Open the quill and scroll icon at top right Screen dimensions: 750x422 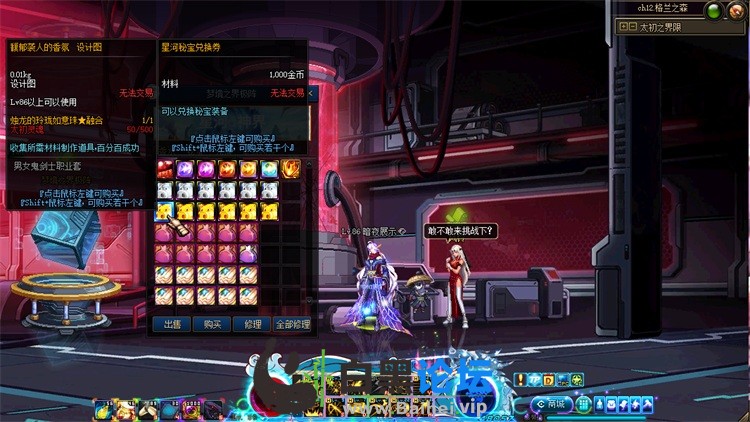click(736, 10)
